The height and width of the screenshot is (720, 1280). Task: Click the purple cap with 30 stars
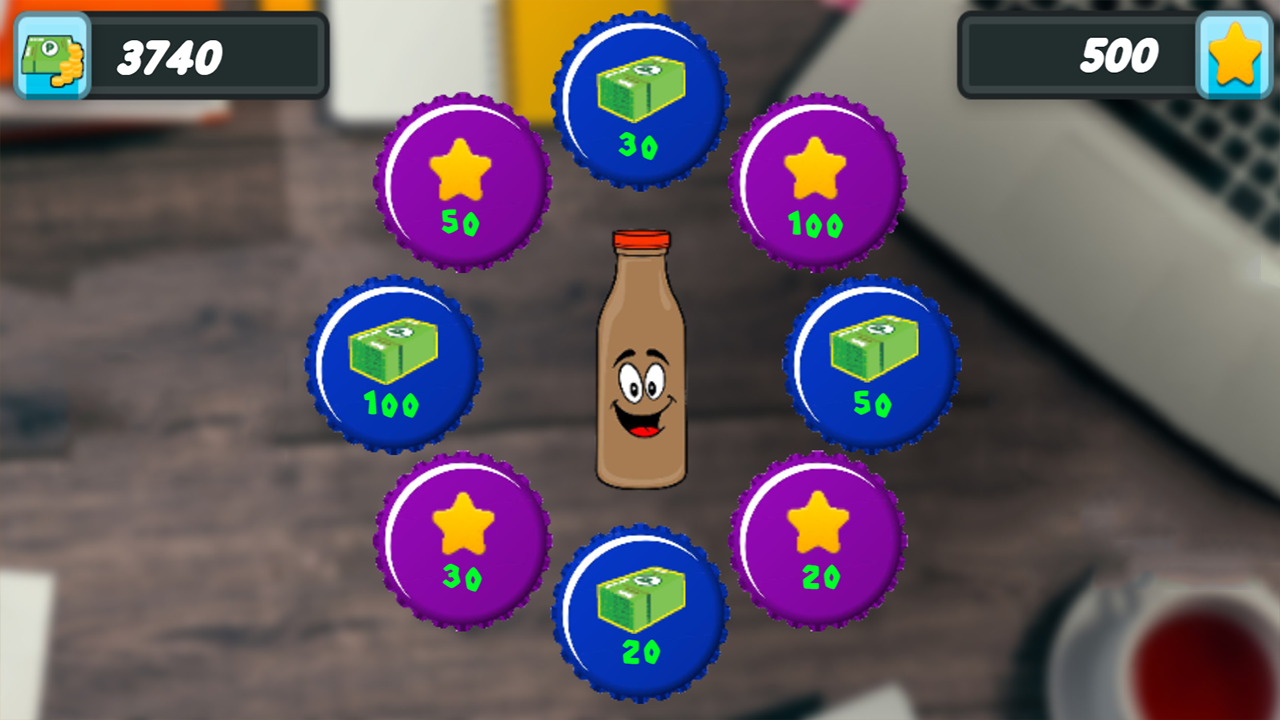[462, 540]
